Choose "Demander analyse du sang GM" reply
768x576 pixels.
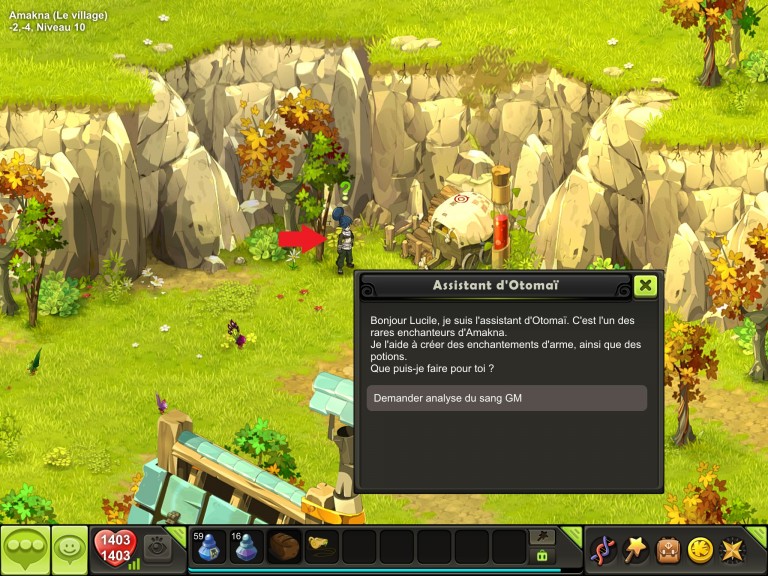(x=507, y=398)
